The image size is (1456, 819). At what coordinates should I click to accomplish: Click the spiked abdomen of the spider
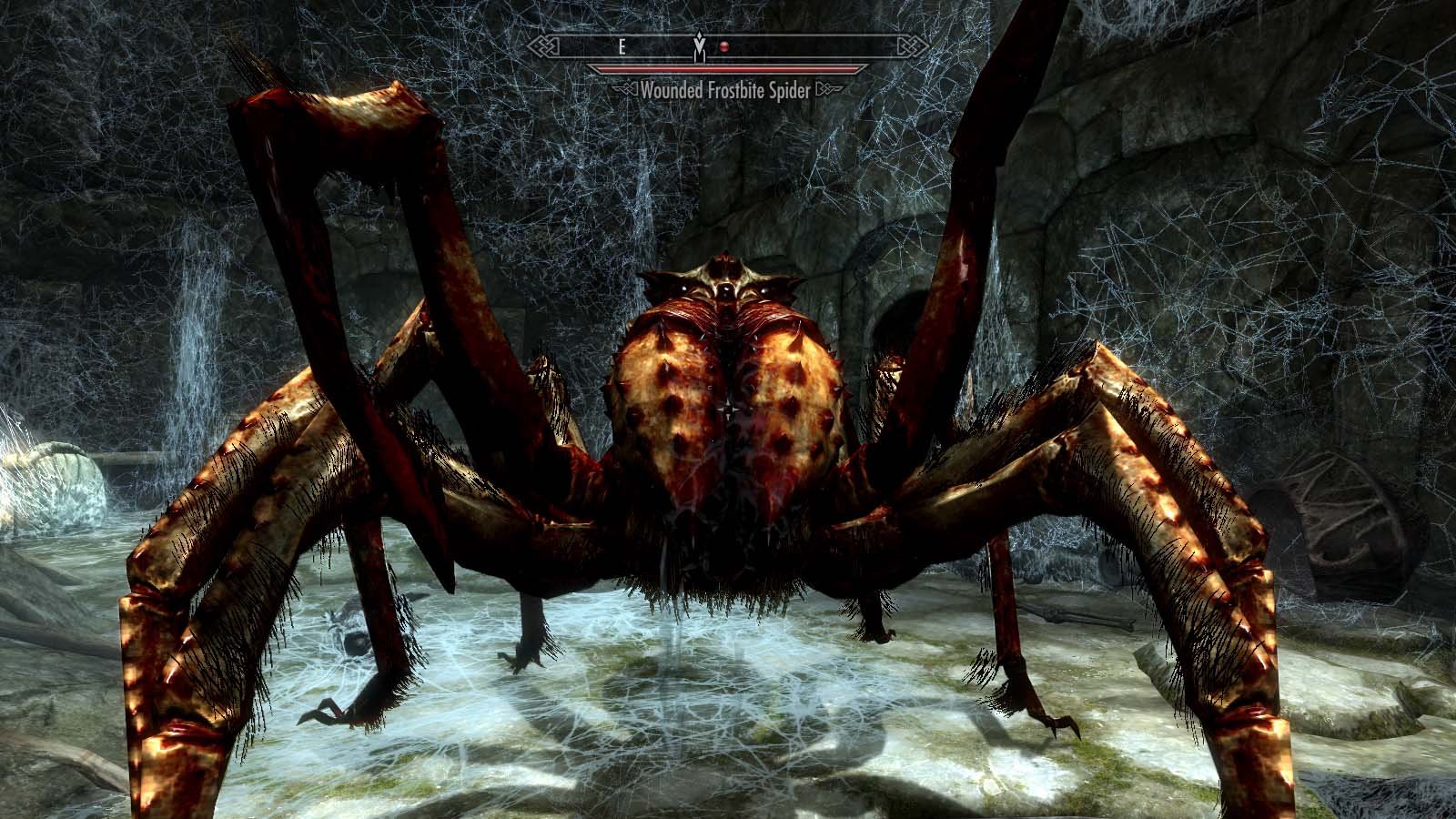pyautogui.click(x=728, y=428)
